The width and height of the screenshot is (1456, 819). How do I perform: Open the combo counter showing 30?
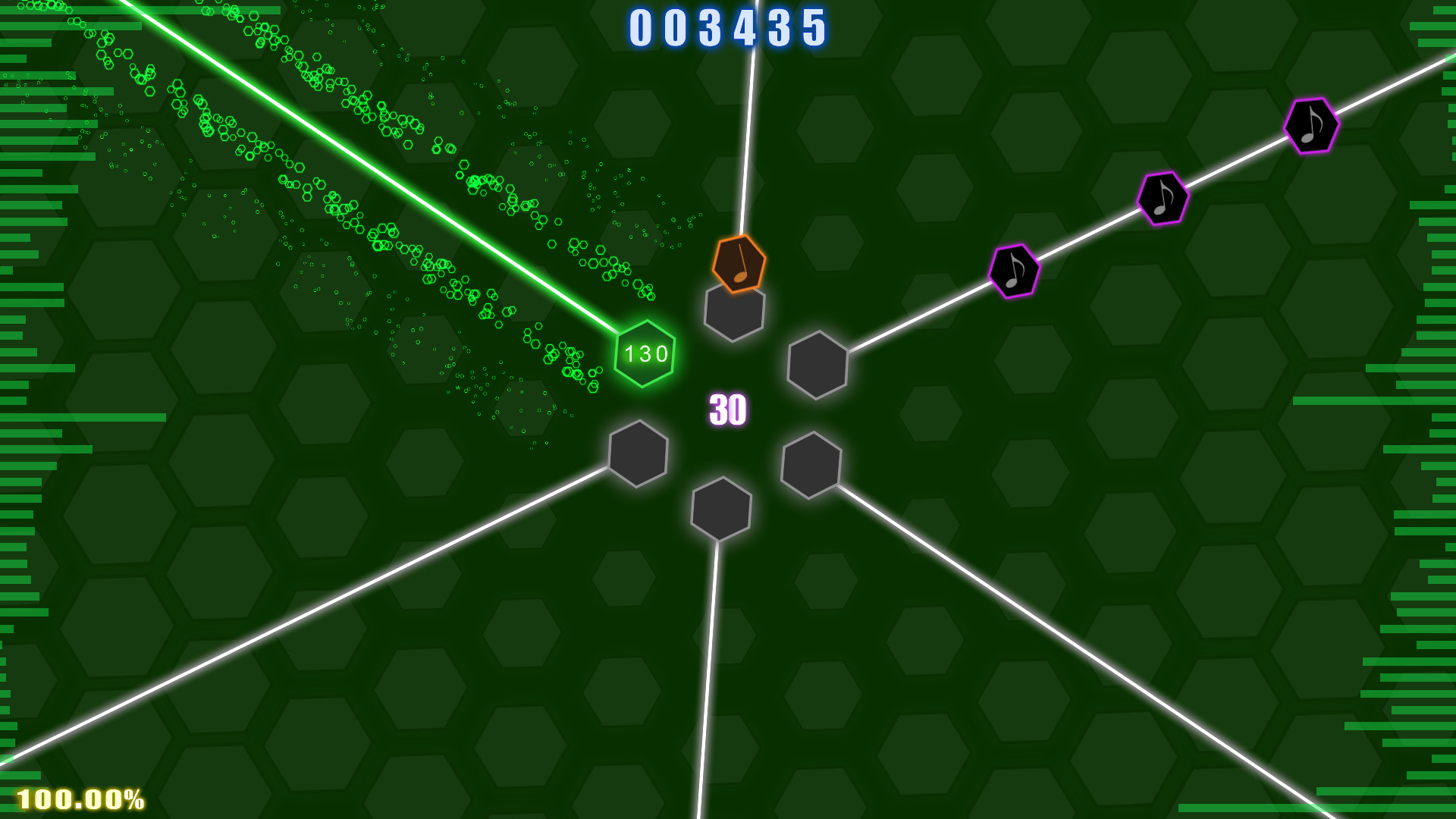(727, 407)
